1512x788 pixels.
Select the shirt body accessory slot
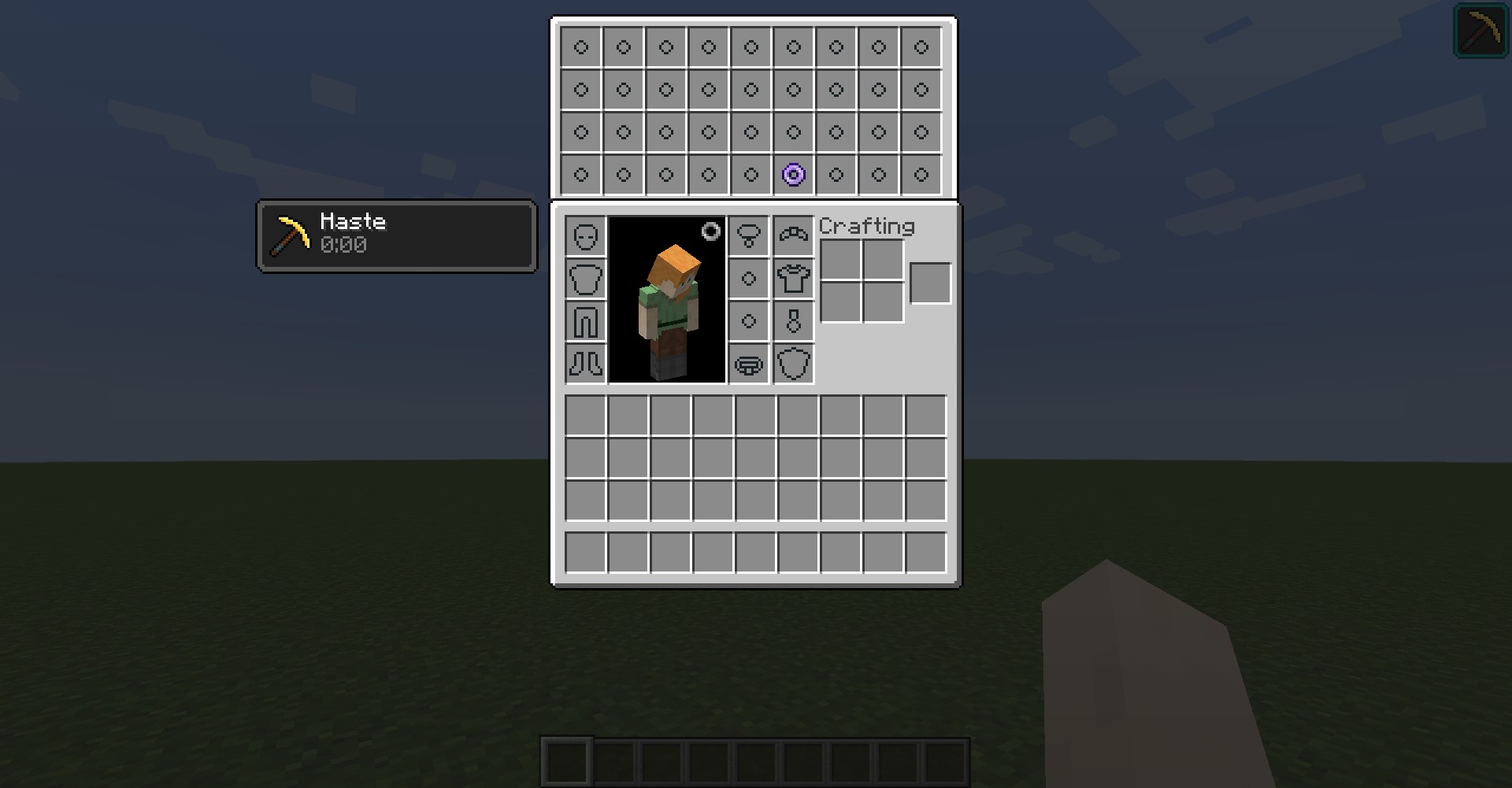click(x=793, y=279)
